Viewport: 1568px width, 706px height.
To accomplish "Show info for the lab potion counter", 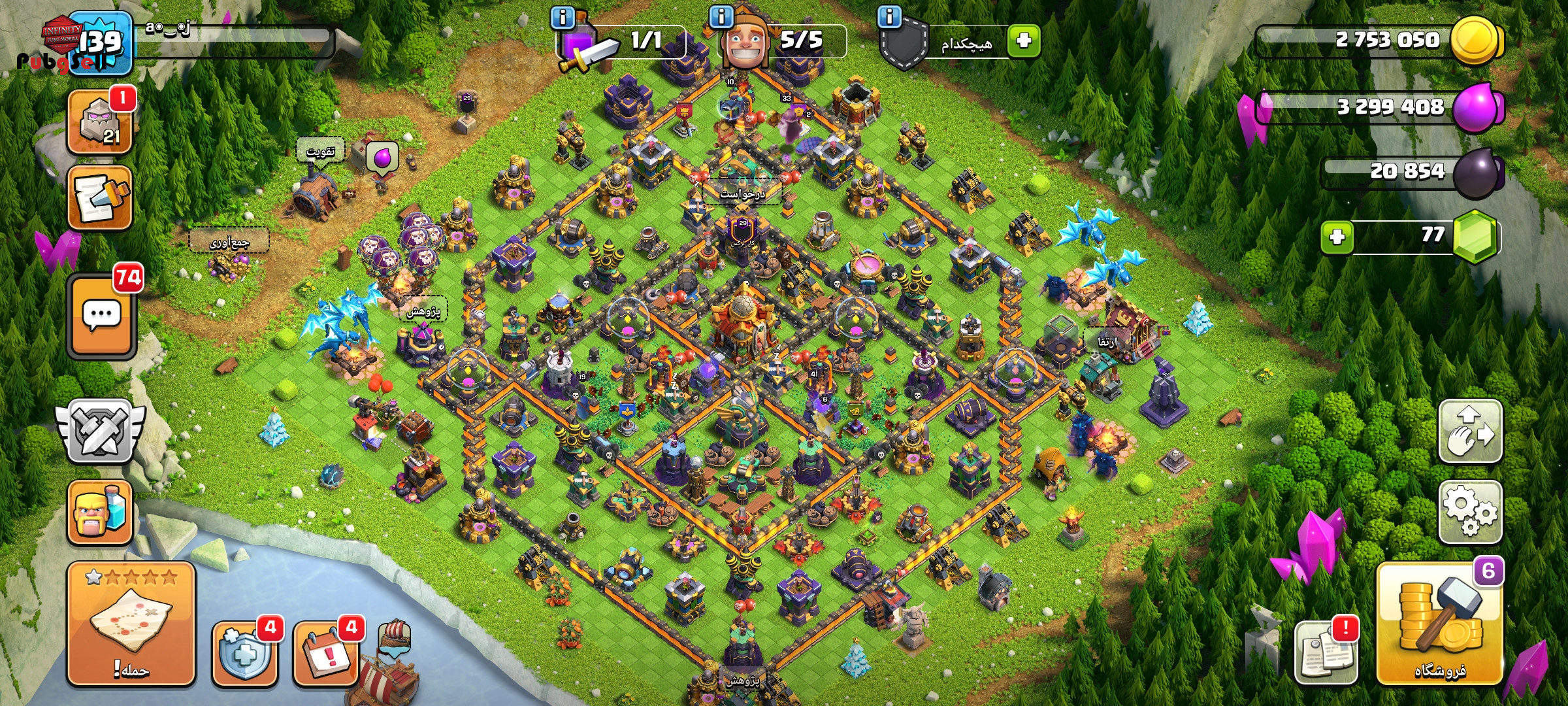I will (563, 17).
